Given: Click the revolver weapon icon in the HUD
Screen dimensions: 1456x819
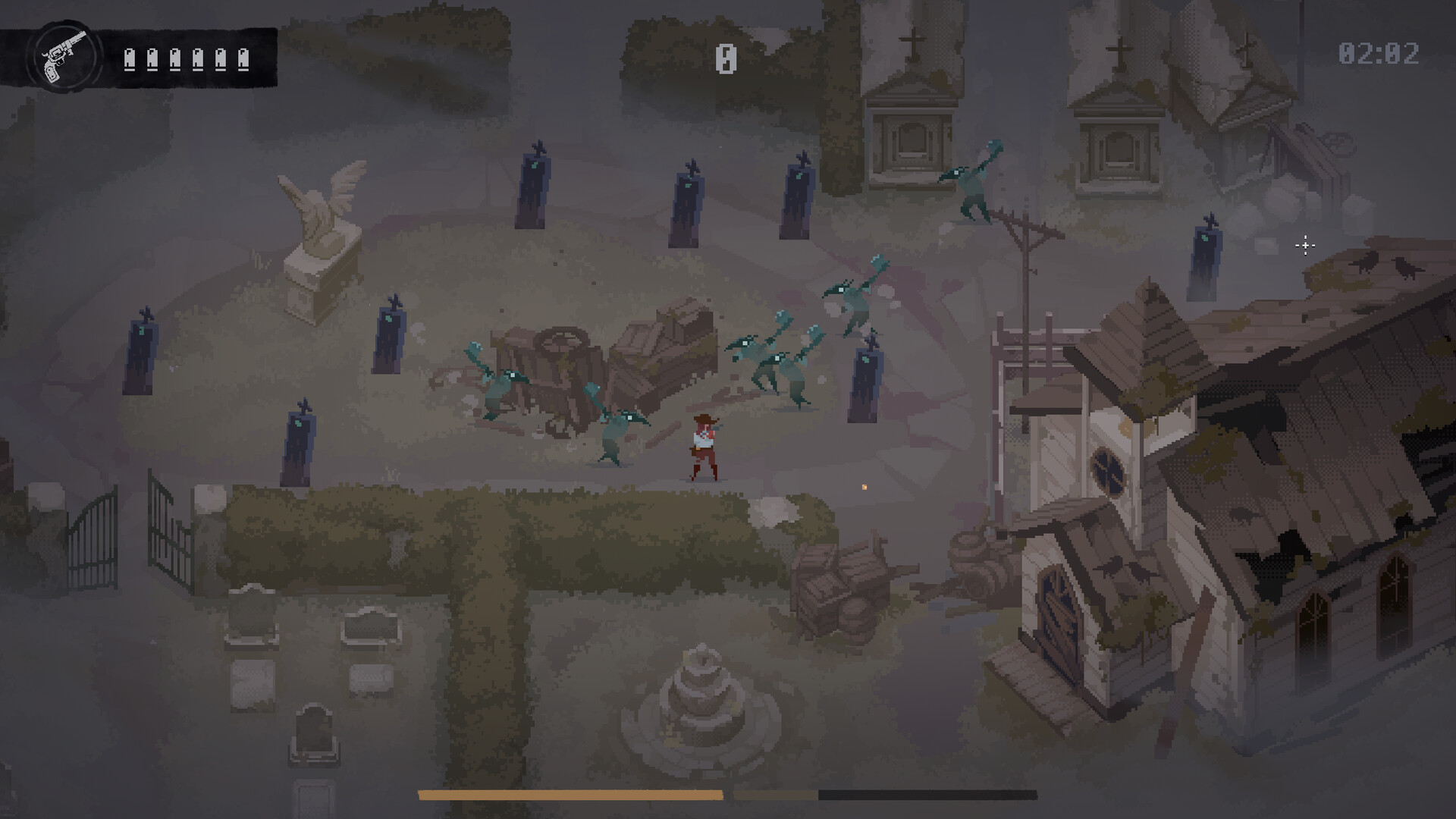Looking at the screenshot, I should click(64, 53).
